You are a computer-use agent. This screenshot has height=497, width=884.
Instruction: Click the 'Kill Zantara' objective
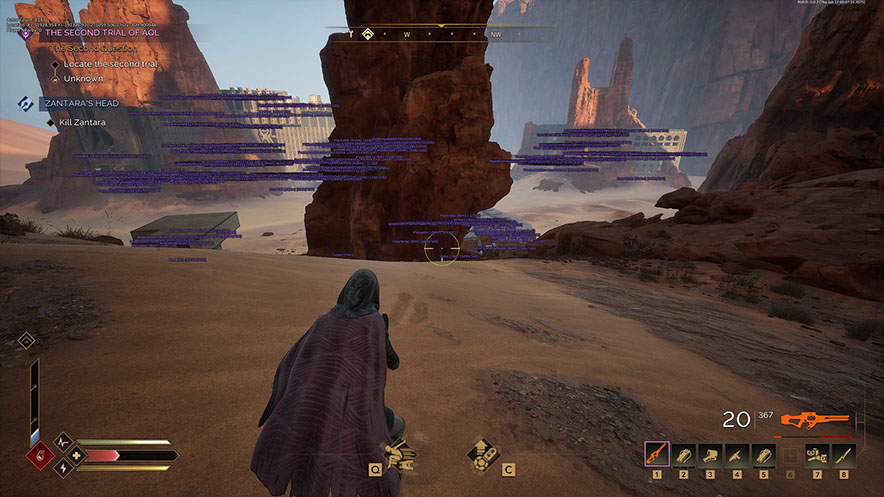[x=79, y=122]
